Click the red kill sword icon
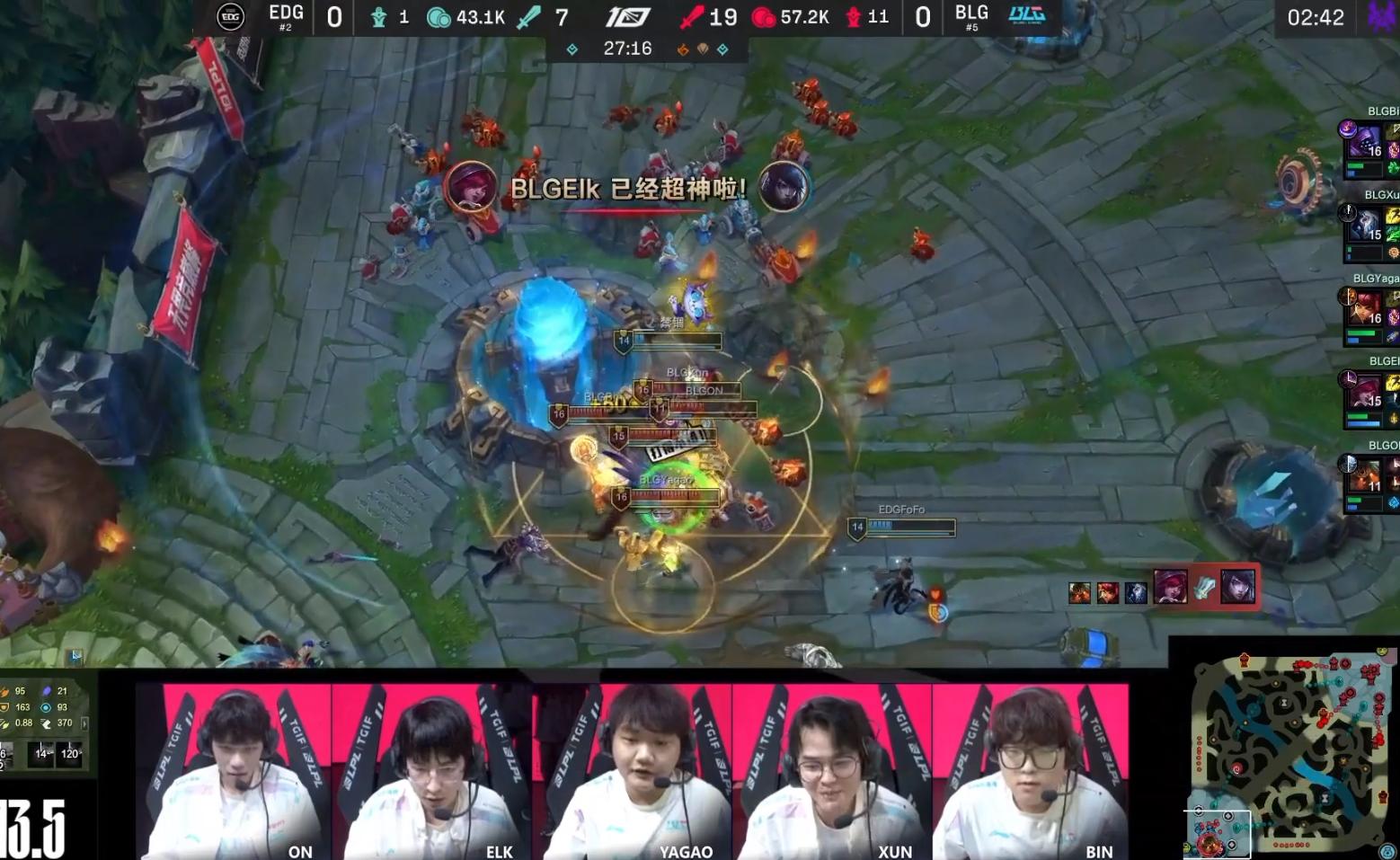 [x=691, y=17]
